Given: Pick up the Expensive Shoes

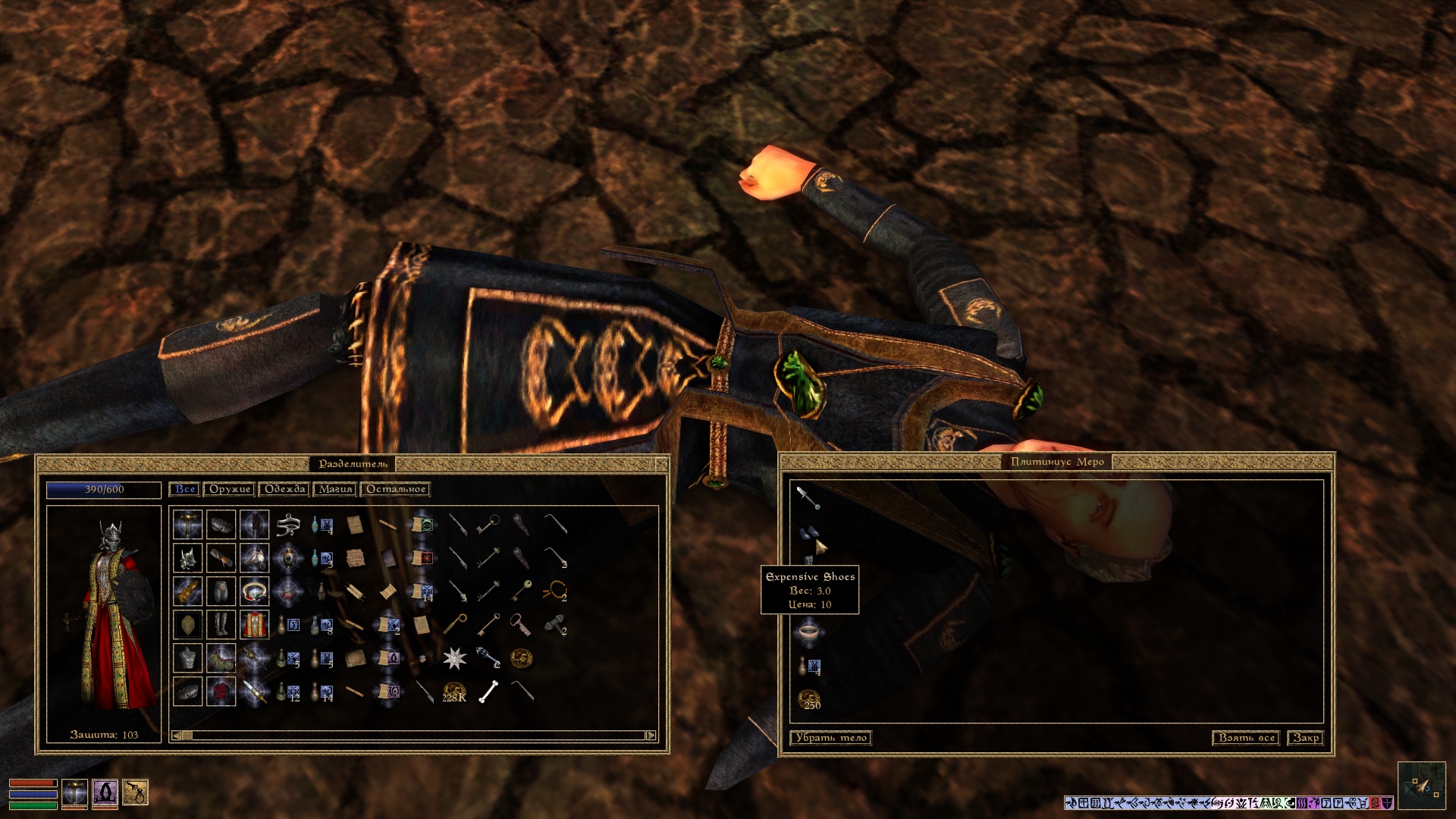Looking at the screenshot, I should point(808,533).
